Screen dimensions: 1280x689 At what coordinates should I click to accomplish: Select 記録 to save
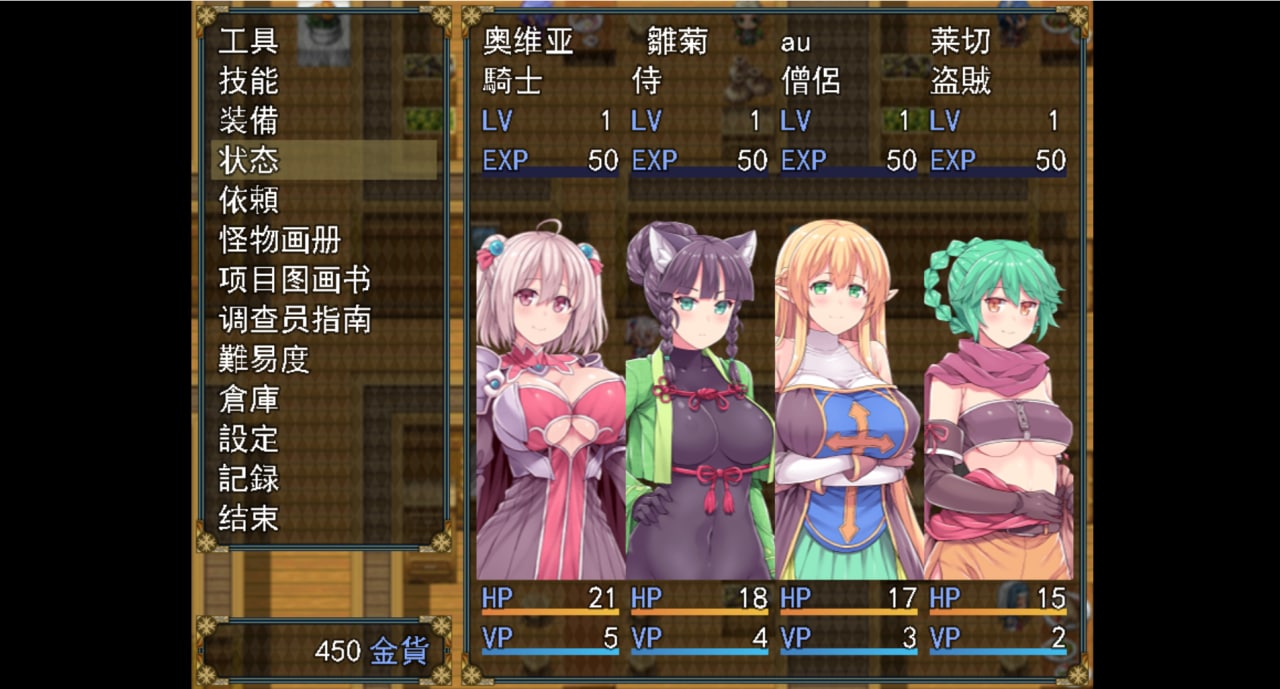pos(249,479)
